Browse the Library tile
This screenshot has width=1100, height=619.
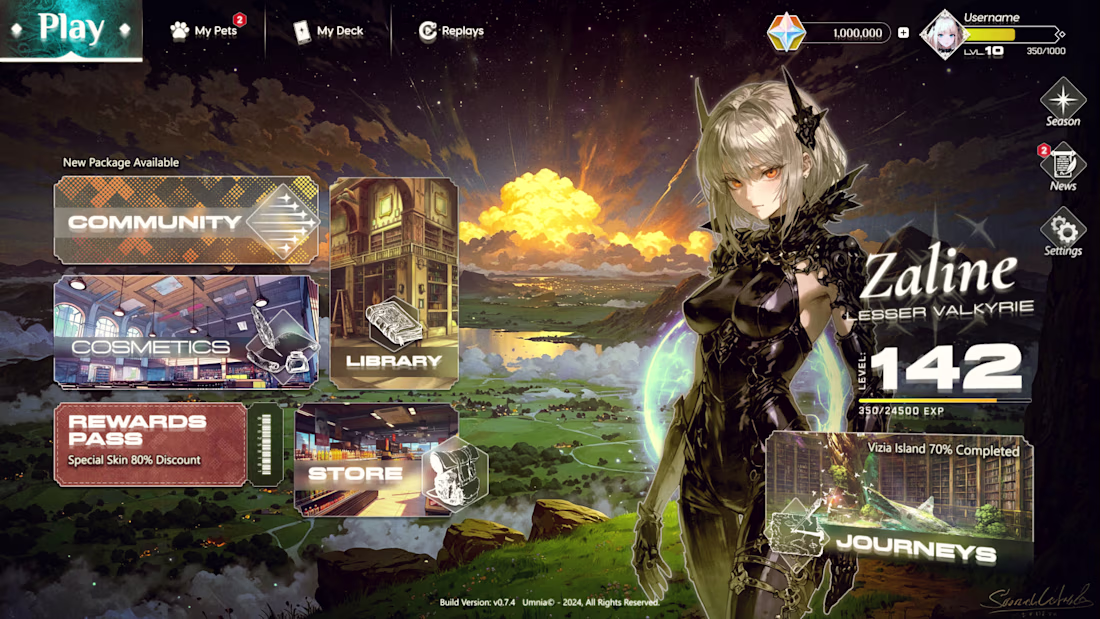394,283
